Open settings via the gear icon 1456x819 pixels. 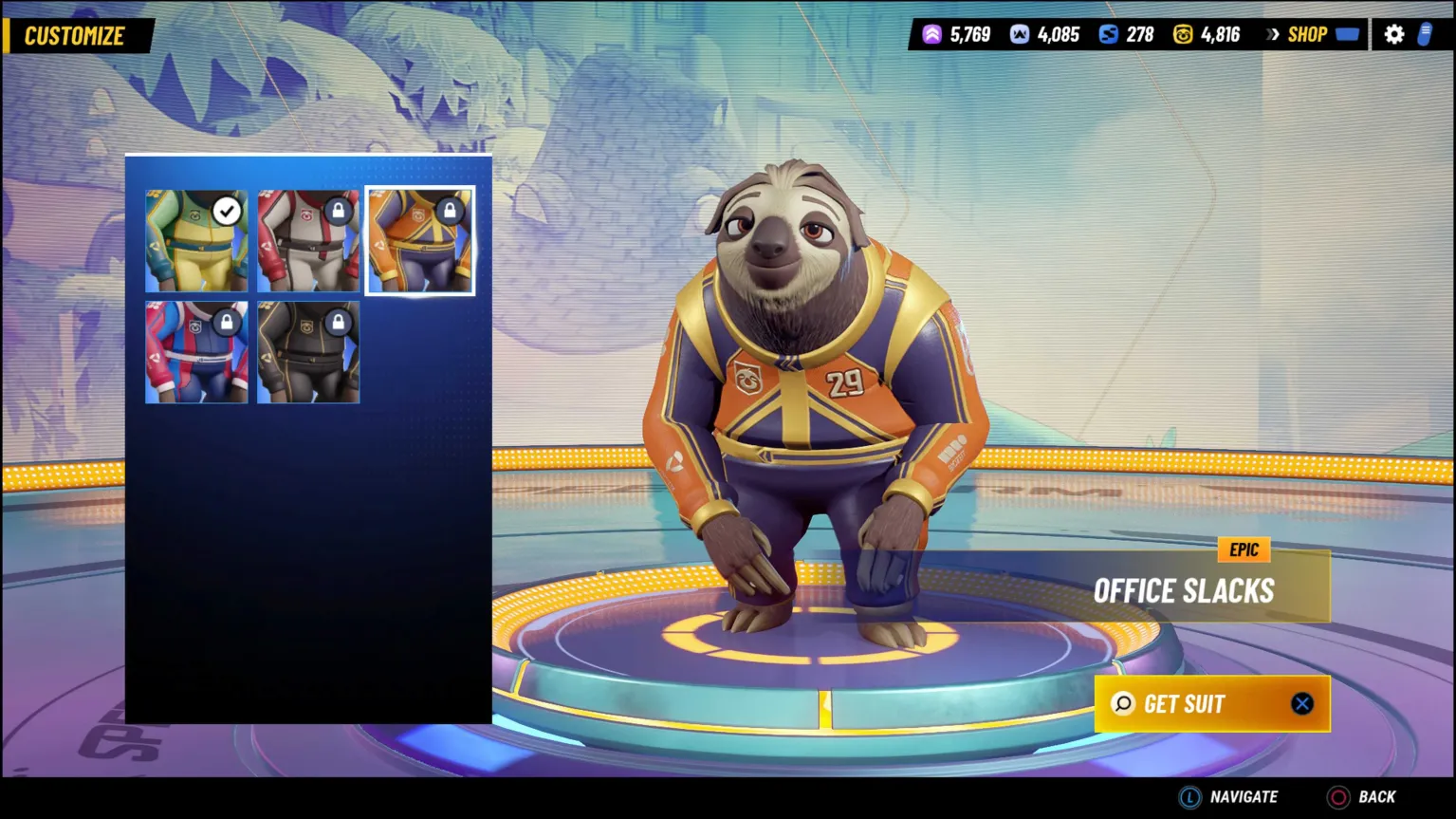point(1393,35)
